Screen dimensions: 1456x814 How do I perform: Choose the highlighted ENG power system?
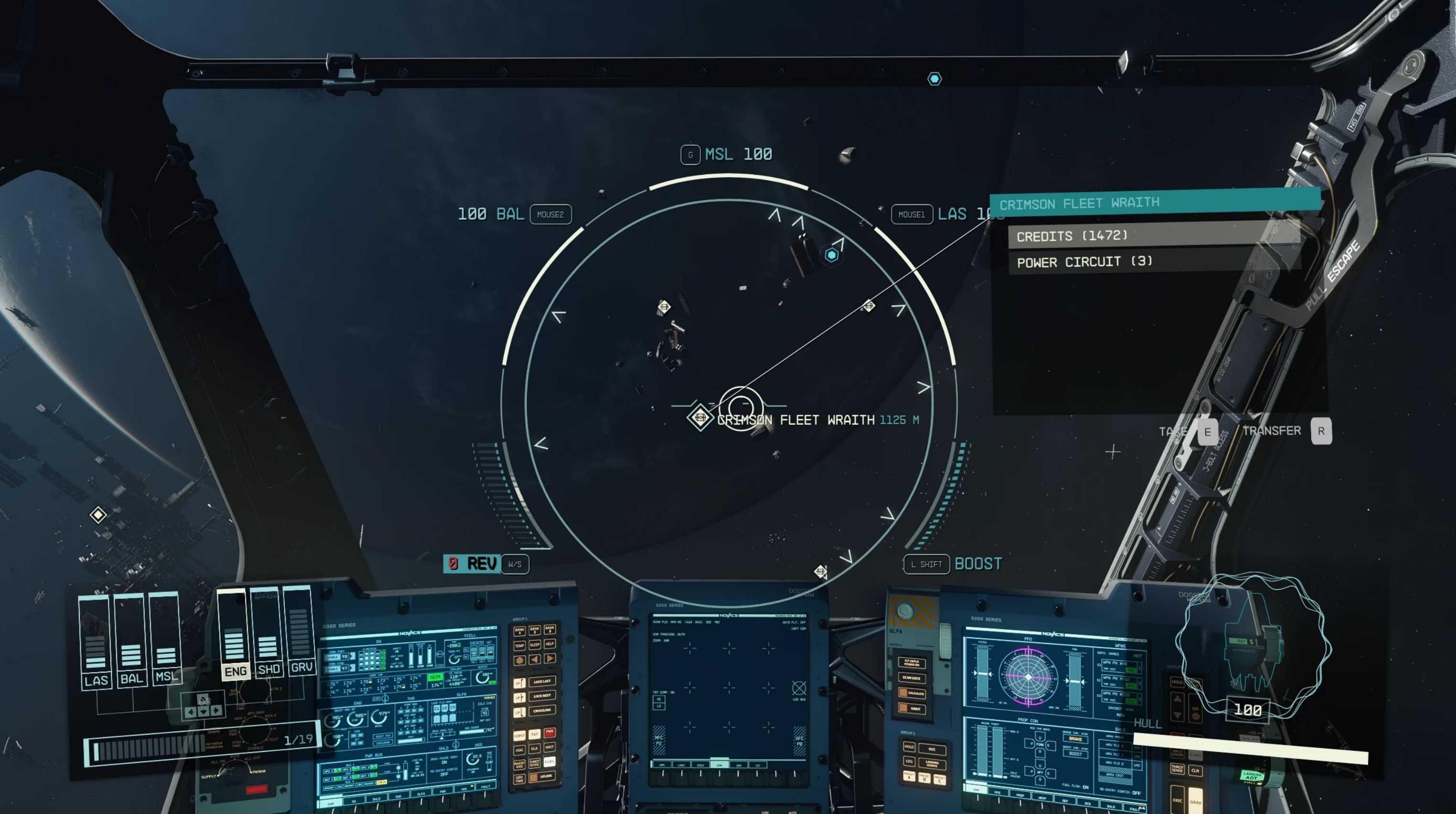coord(235,633)
